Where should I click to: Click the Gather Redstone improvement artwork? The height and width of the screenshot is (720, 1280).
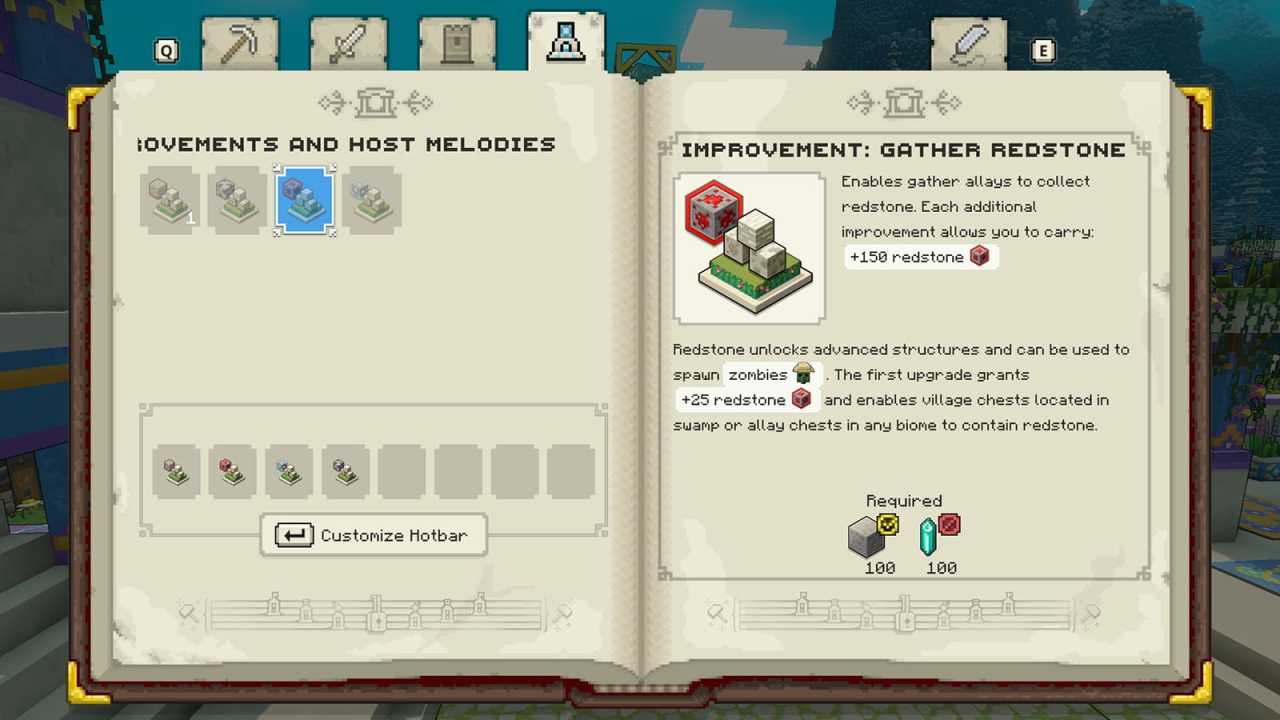coord(749,247)
